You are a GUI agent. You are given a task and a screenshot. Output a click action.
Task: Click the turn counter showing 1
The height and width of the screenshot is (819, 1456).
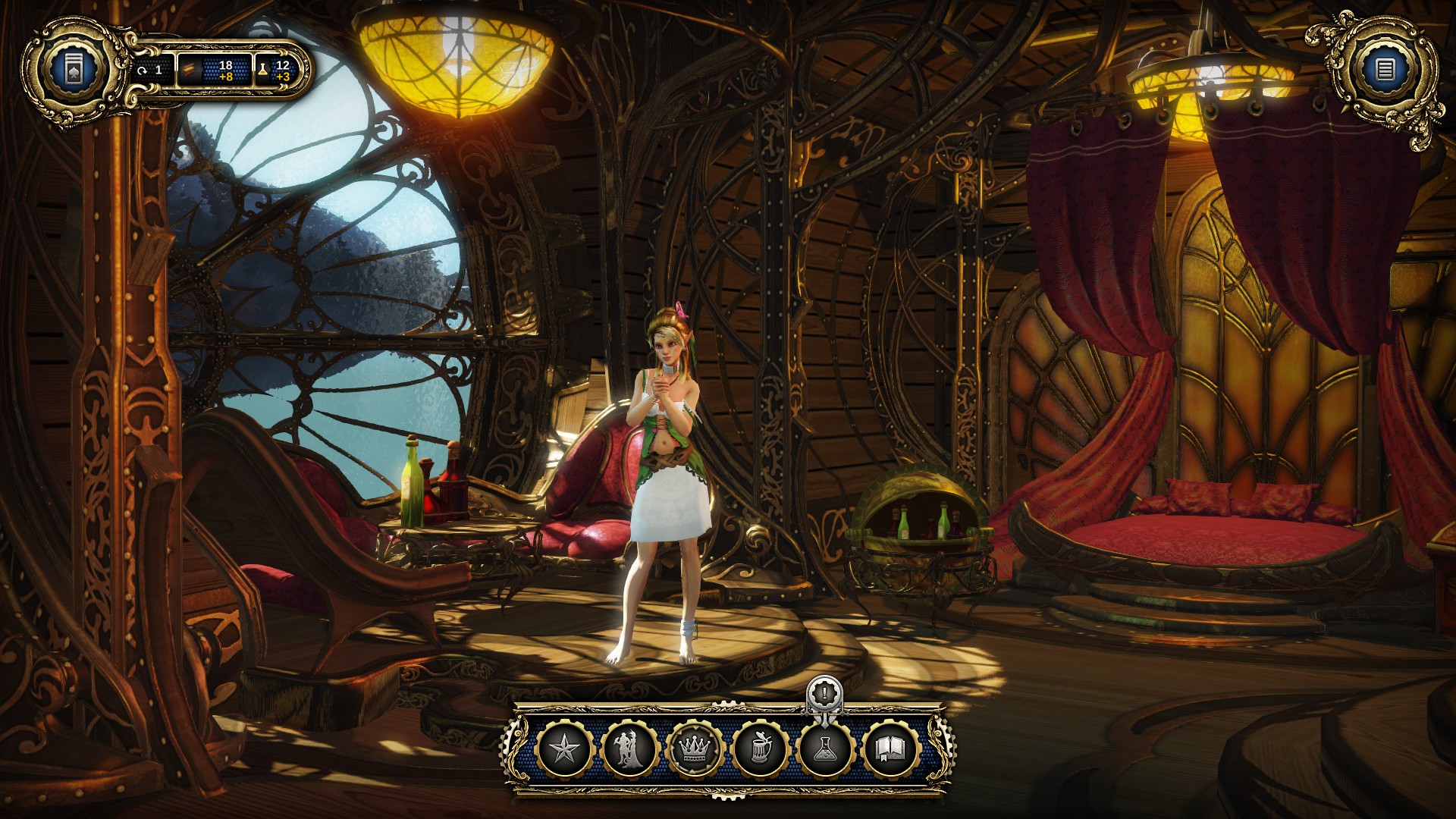[152, 68]
